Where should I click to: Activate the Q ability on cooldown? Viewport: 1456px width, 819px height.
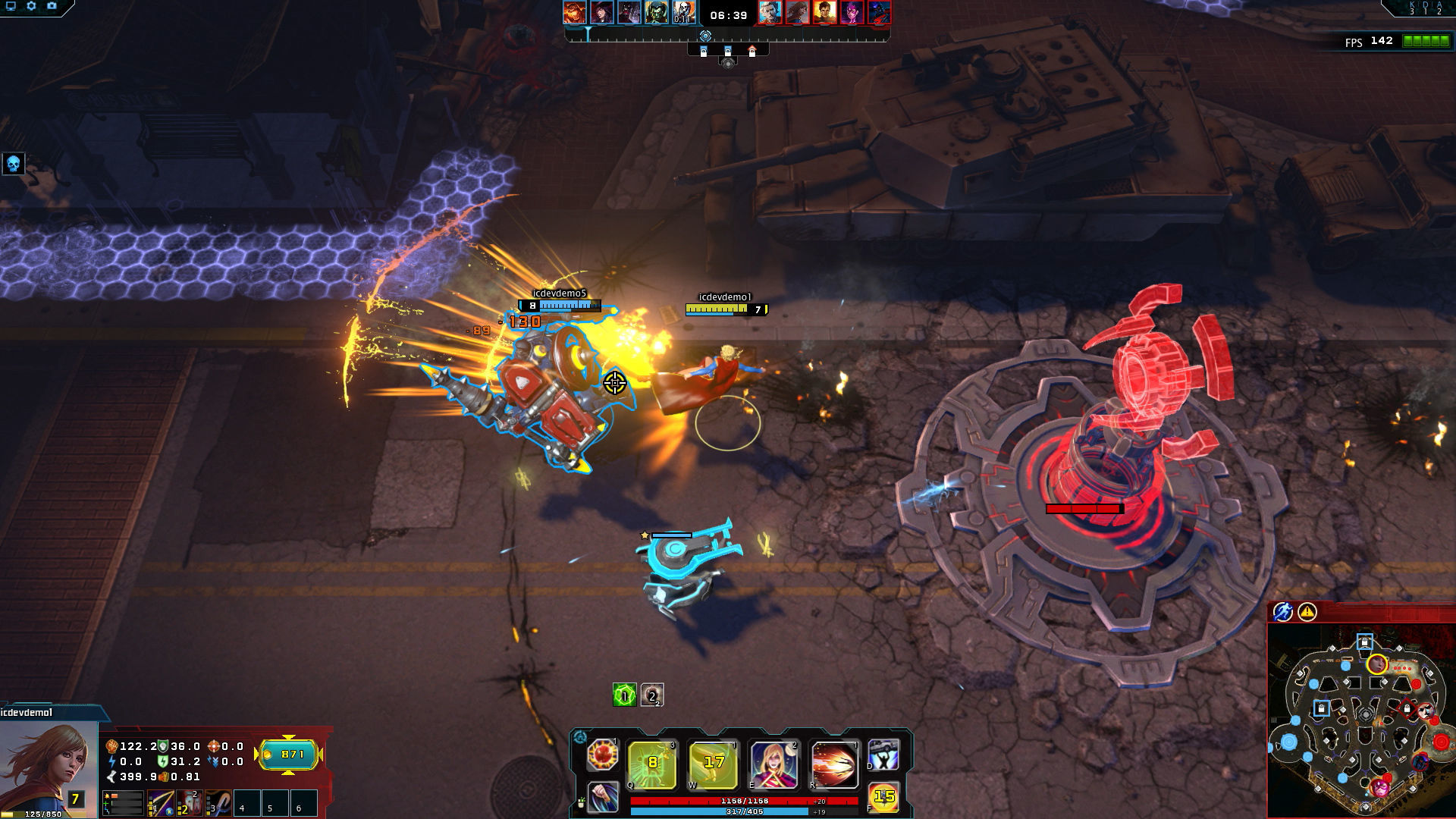click(x=652, y=763)
